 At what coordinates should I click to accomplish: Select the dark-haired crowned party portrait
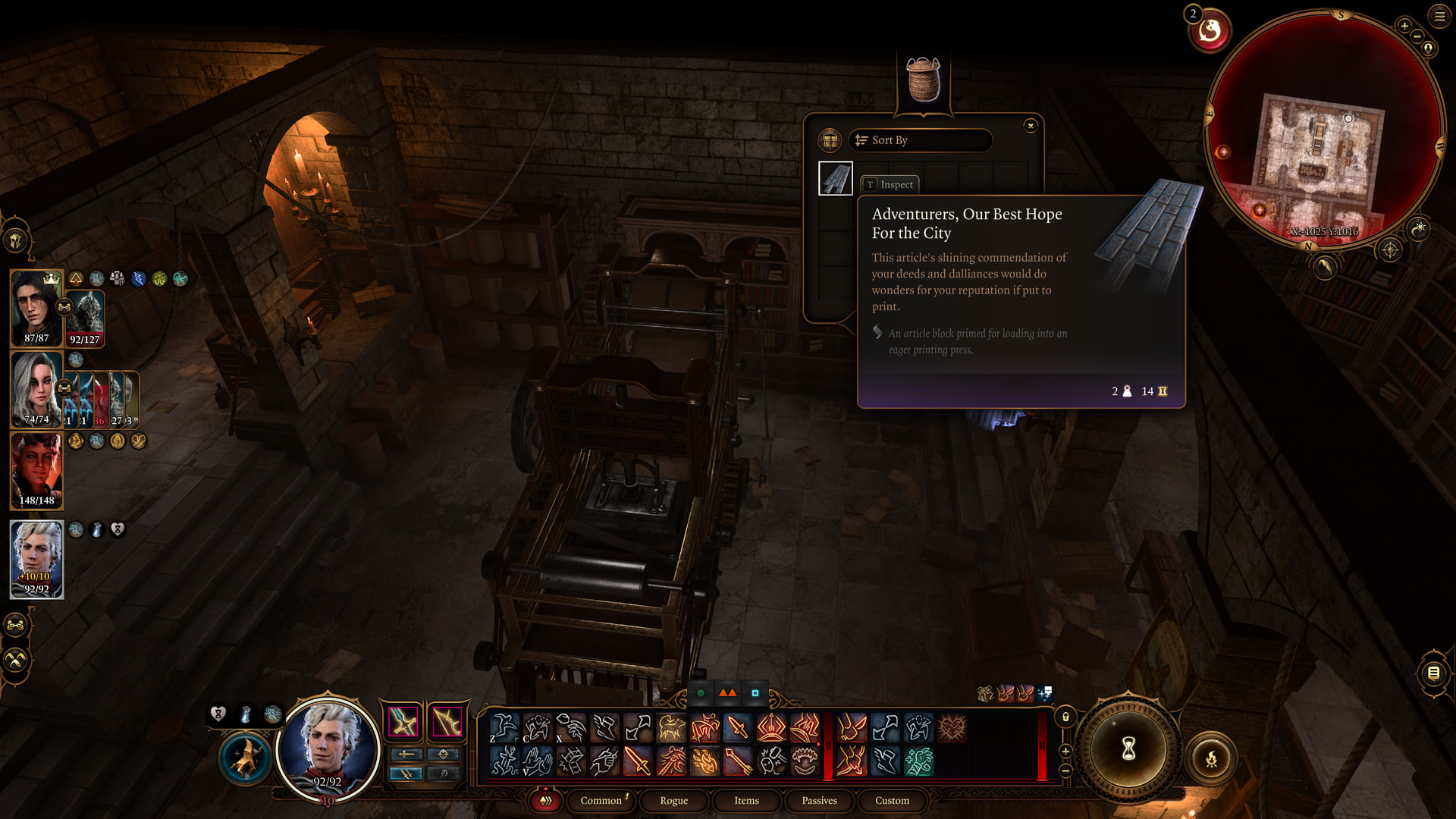36,308
